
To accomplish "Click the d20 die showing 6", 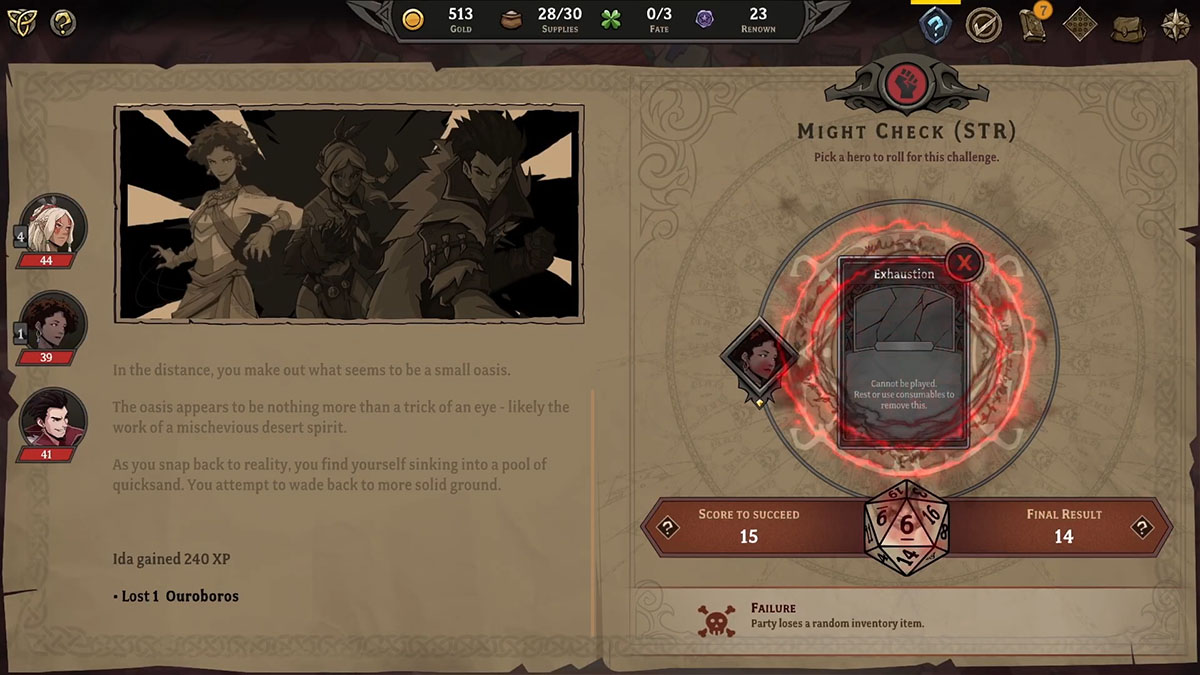I will click(x=906, y=527).
